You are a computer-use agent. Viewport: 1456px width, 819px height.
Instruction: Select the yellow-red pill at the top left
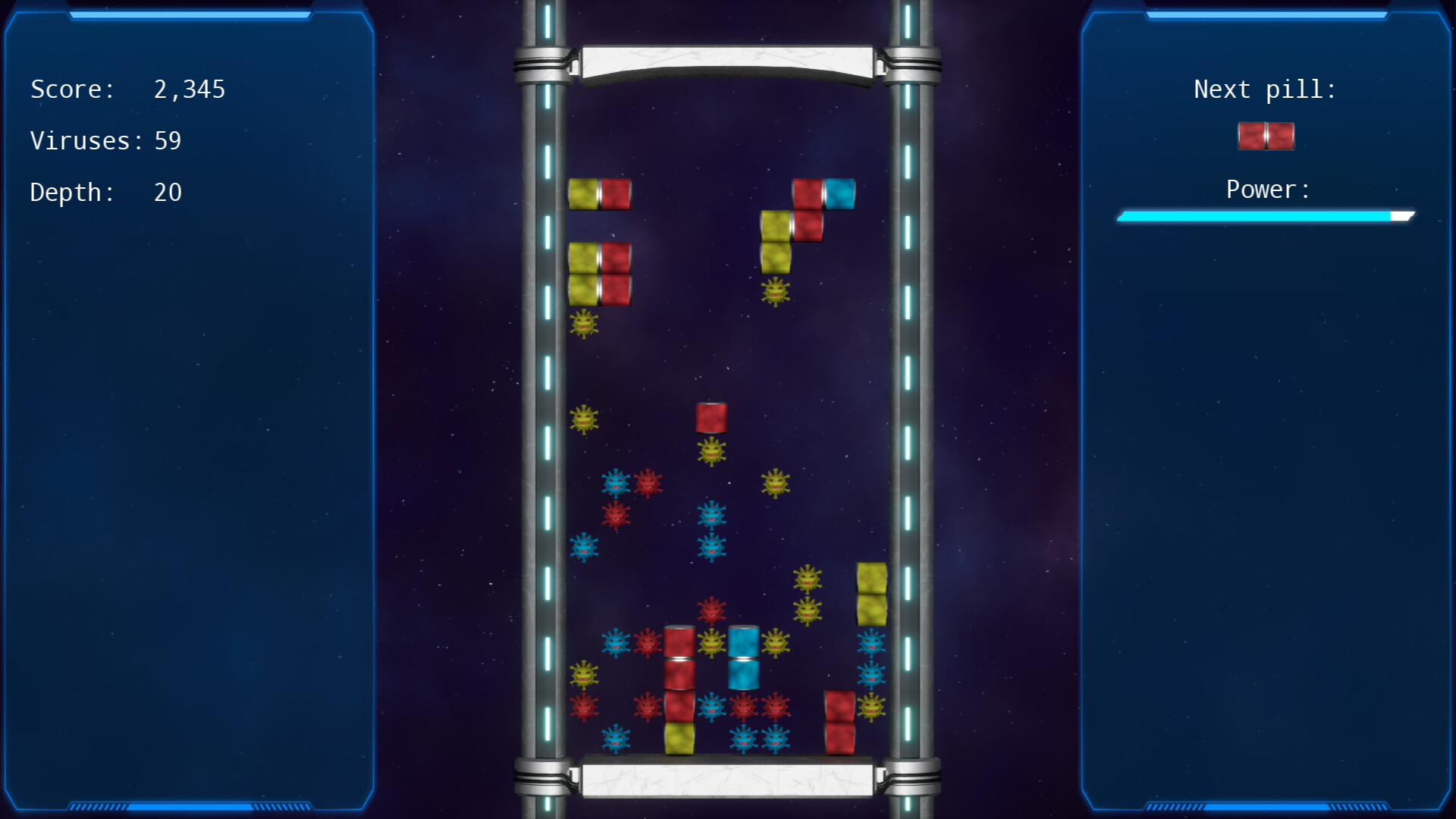pyautogui.click(x=599, y=195)
